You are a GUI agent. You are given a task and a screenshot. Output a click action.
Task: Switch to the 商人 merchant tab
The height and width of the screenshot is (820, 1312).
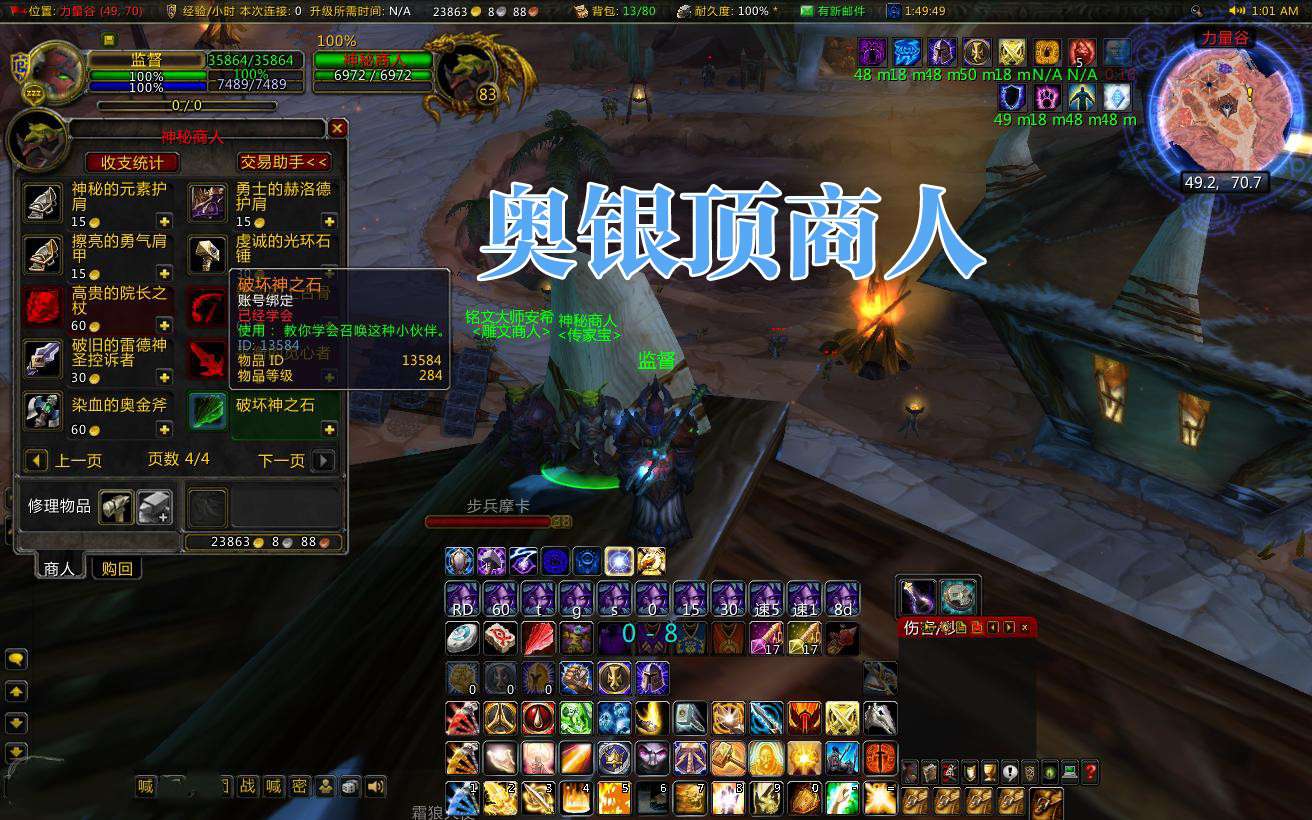tap(58, 567)
